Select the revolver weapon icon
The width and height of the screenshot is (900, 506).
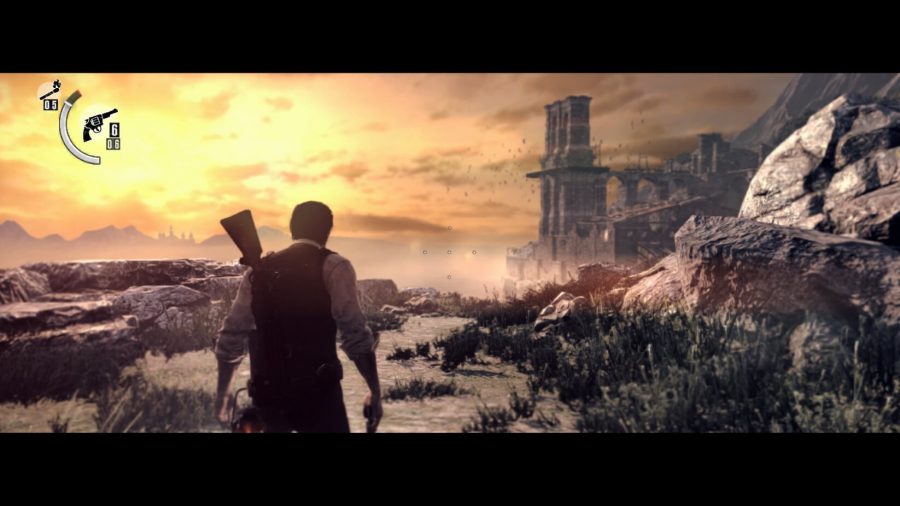(x=100, y=121)
